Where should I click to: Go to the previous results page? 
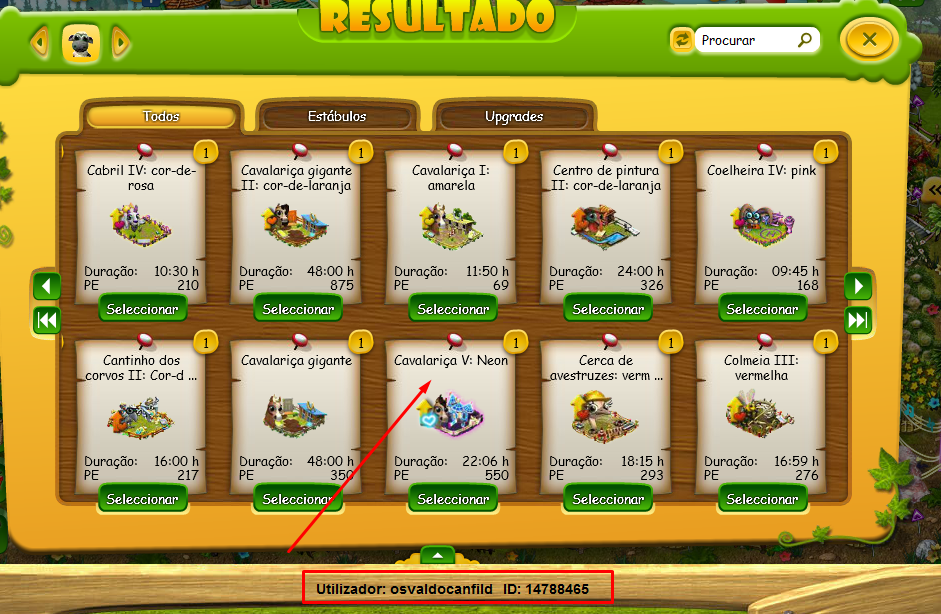(47, 286)
